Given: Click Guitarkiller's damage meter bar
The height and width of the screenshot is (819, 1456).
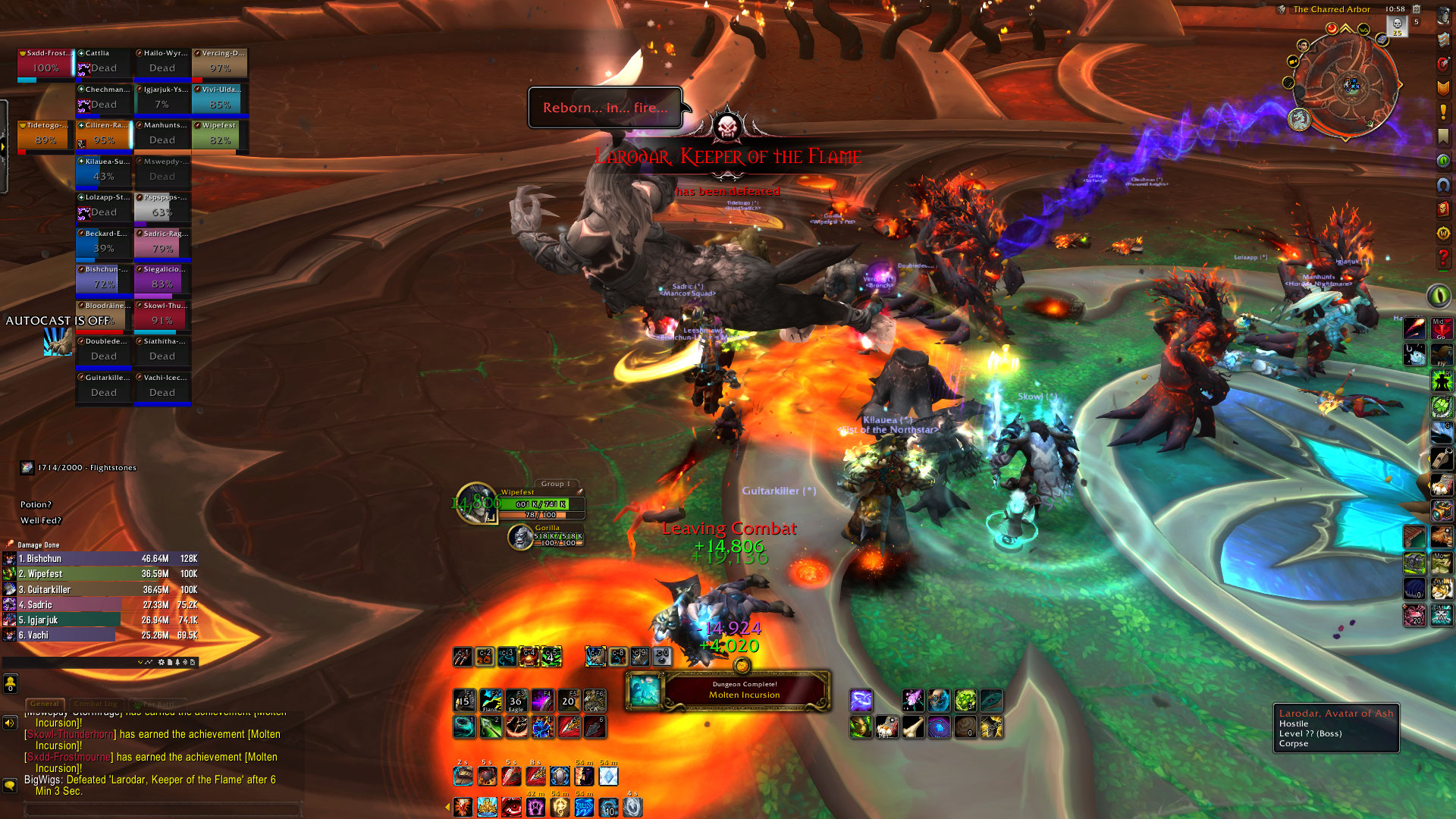Looking at the screenshot, I should 100,589.
